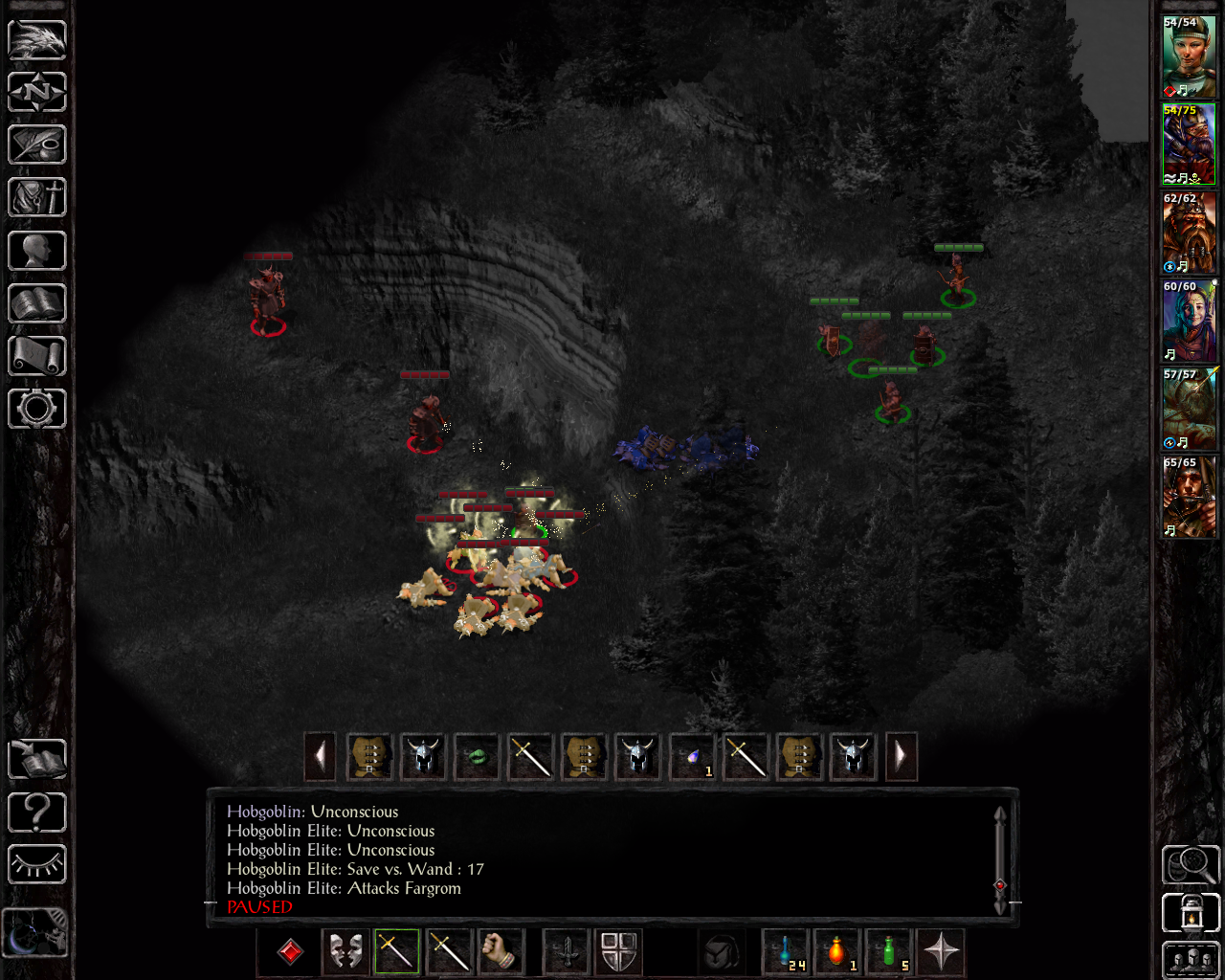This screenshot has height=980, width=1225.
Task: Open the area map with the compass button
Action: pos(37,93)
